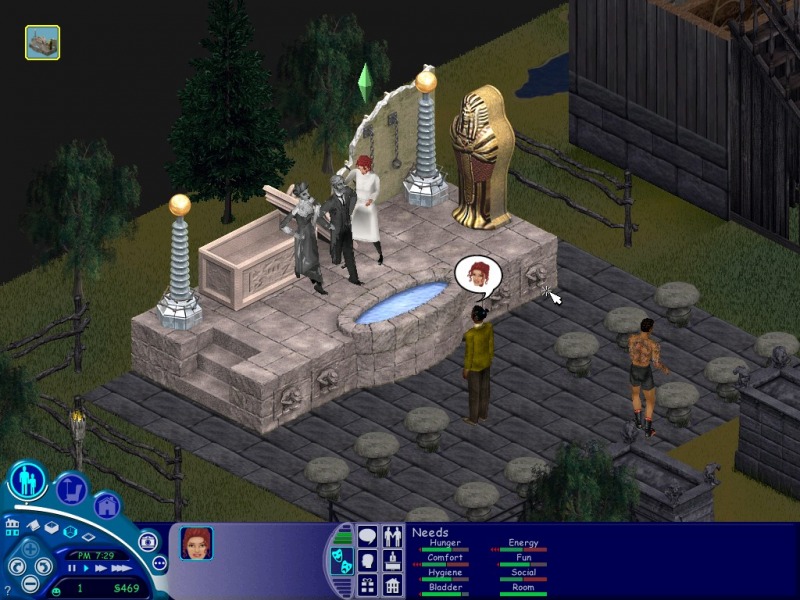Enter Build mode via the house icon
The height and width of the screenshot is (600, 800).
click(x=107, y=506)
